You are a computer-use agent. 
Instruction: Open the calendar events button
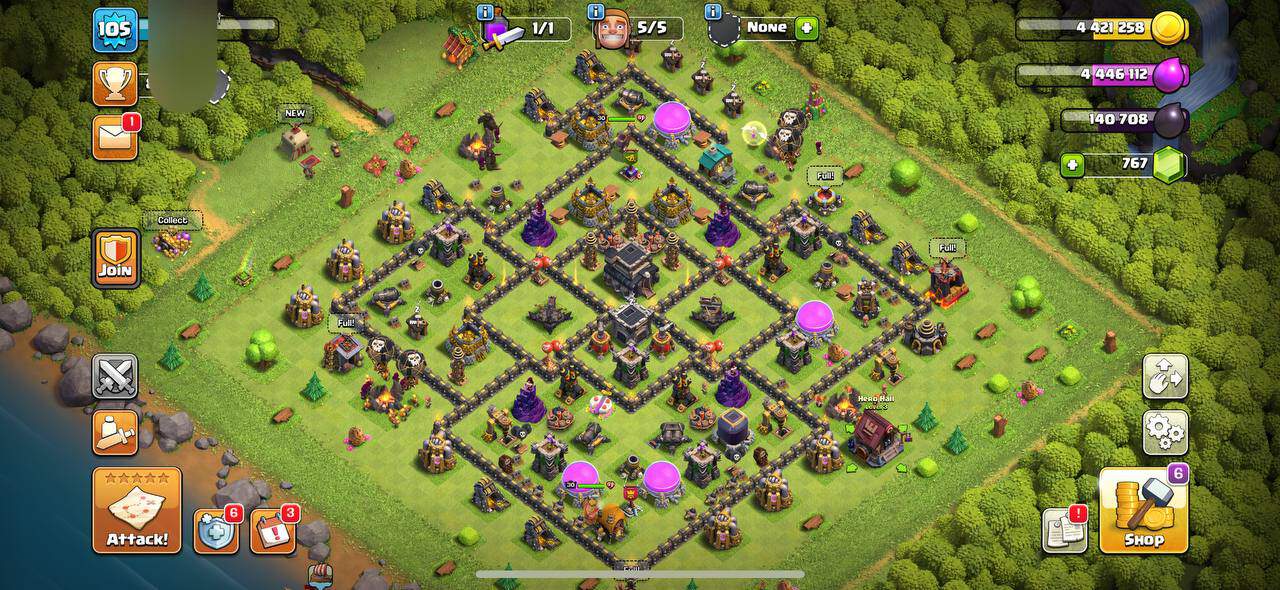[272, 532]
